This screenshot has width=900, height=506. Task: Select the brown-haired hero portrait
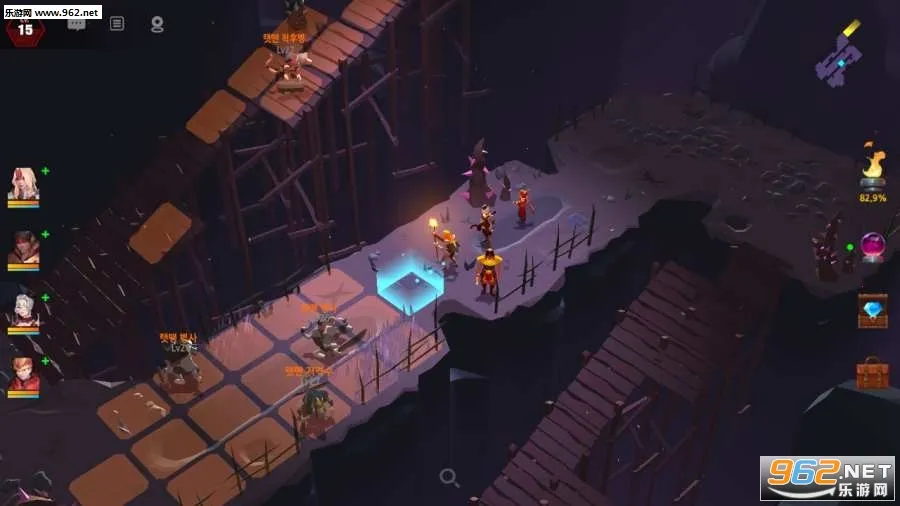point(23,249)
